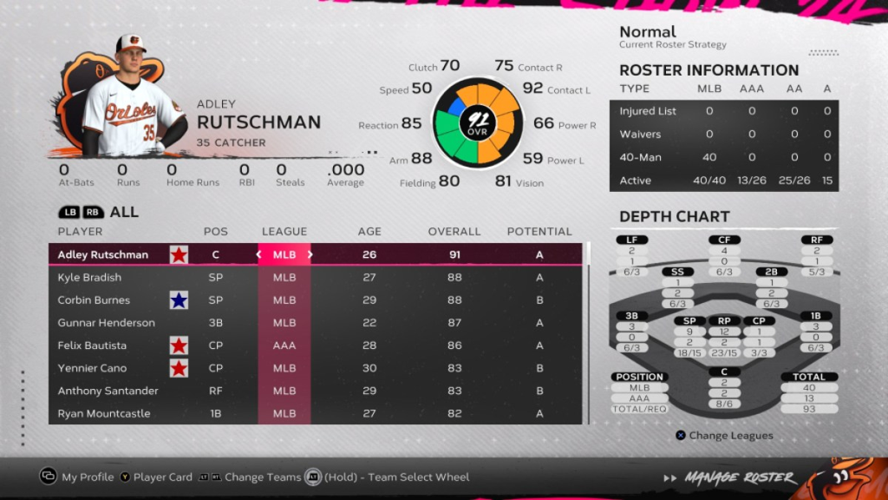Sort roster by the POTENTIAL column header

539,232
